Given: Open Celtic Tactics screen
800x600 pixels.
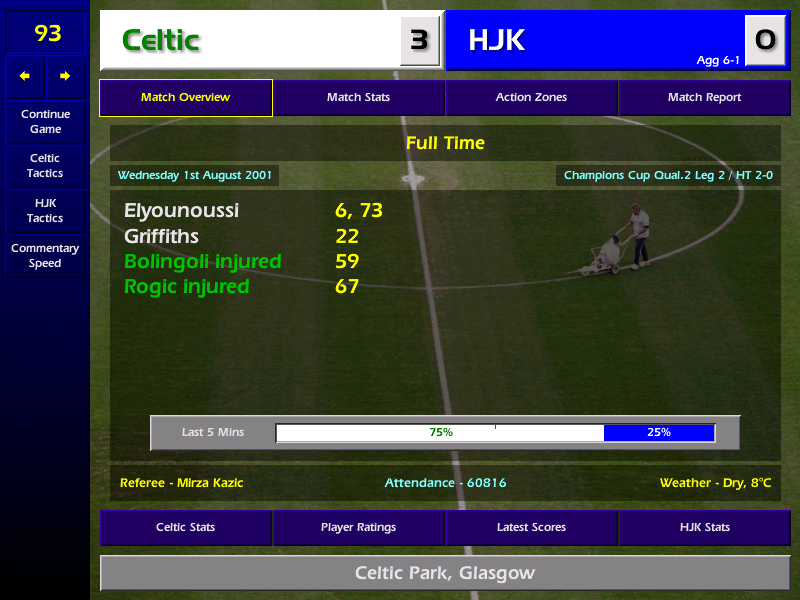Looking at the screenshot, I should pos(45,166).
